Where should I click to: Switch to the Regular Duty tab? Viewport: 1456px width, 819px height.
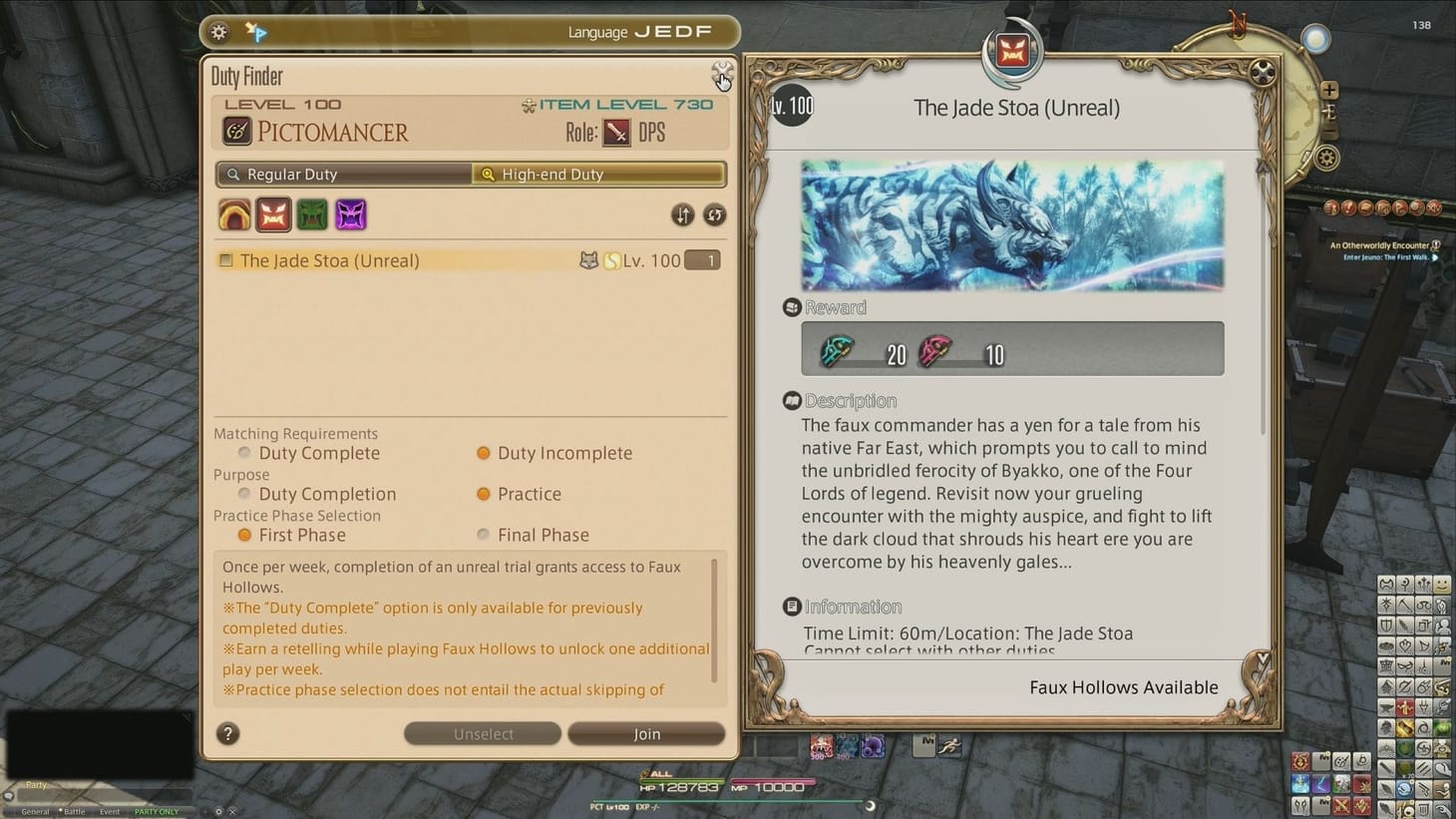(343, 174)
